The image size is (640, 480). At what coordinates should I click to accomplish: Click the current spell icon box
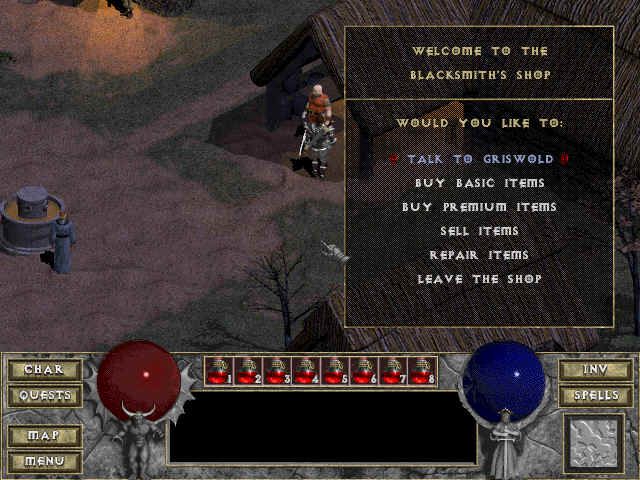594,442
